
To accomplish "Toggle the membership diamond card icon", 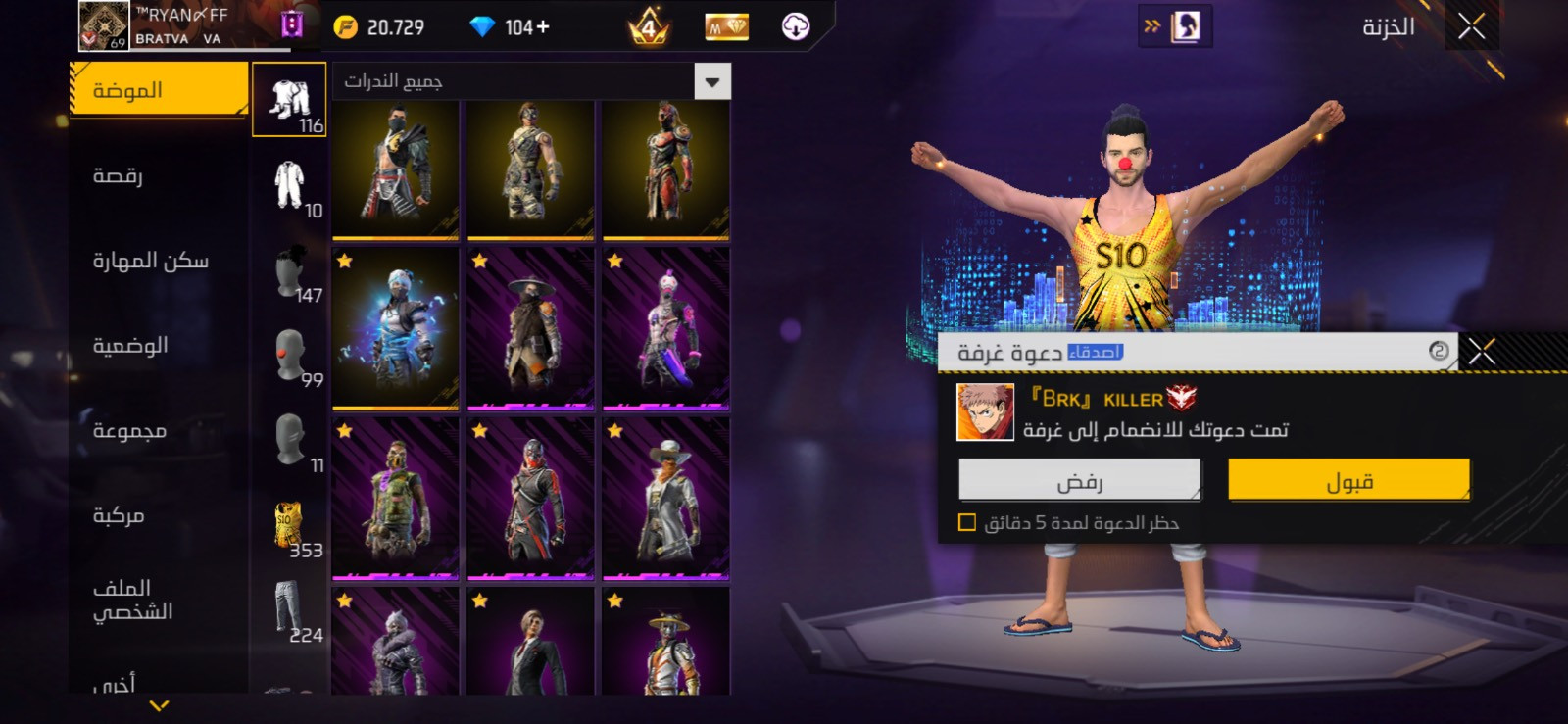I will pos(727,26).
